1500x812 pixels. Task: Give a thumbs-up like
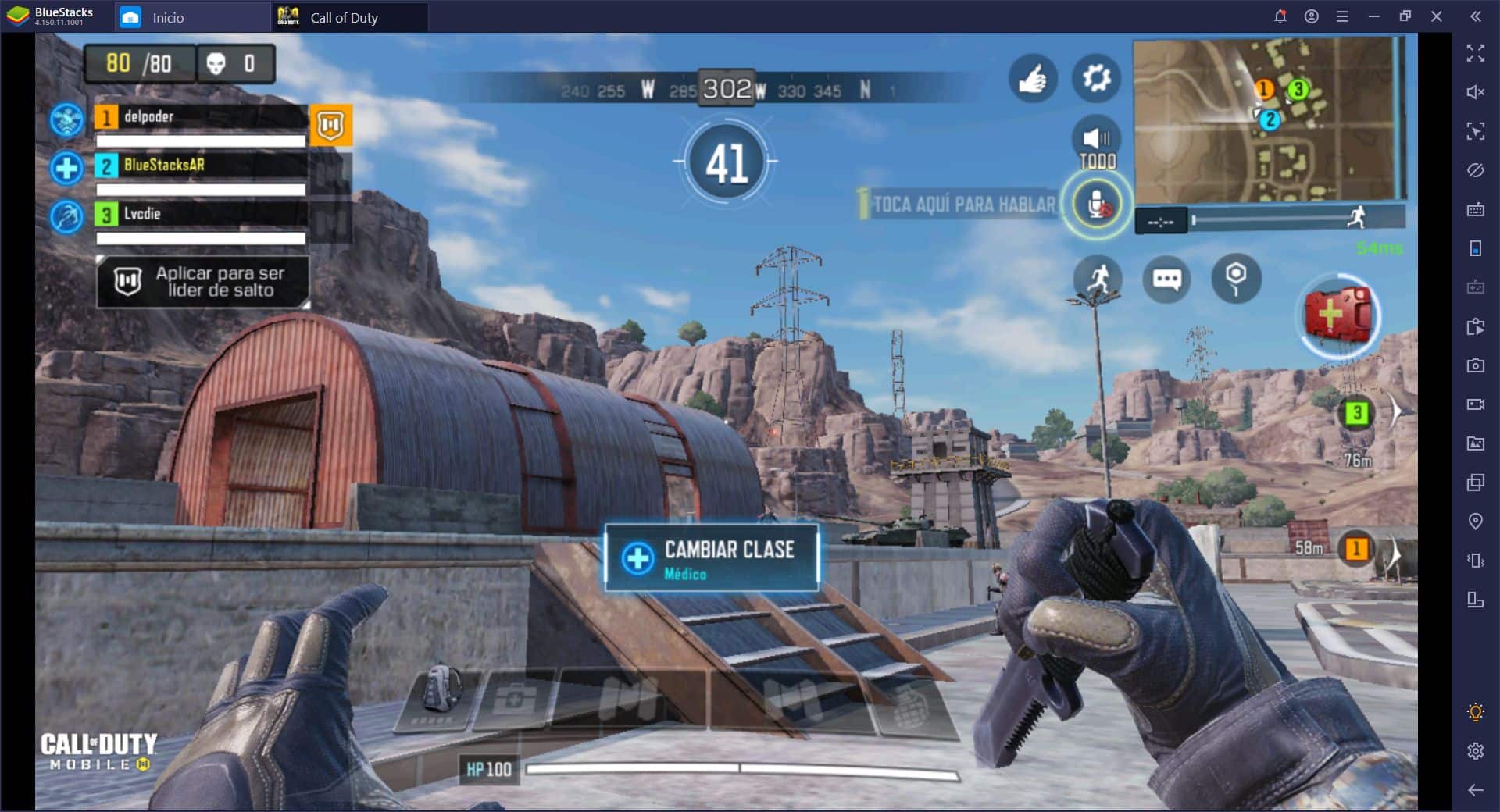click(x=1032, y=78)
